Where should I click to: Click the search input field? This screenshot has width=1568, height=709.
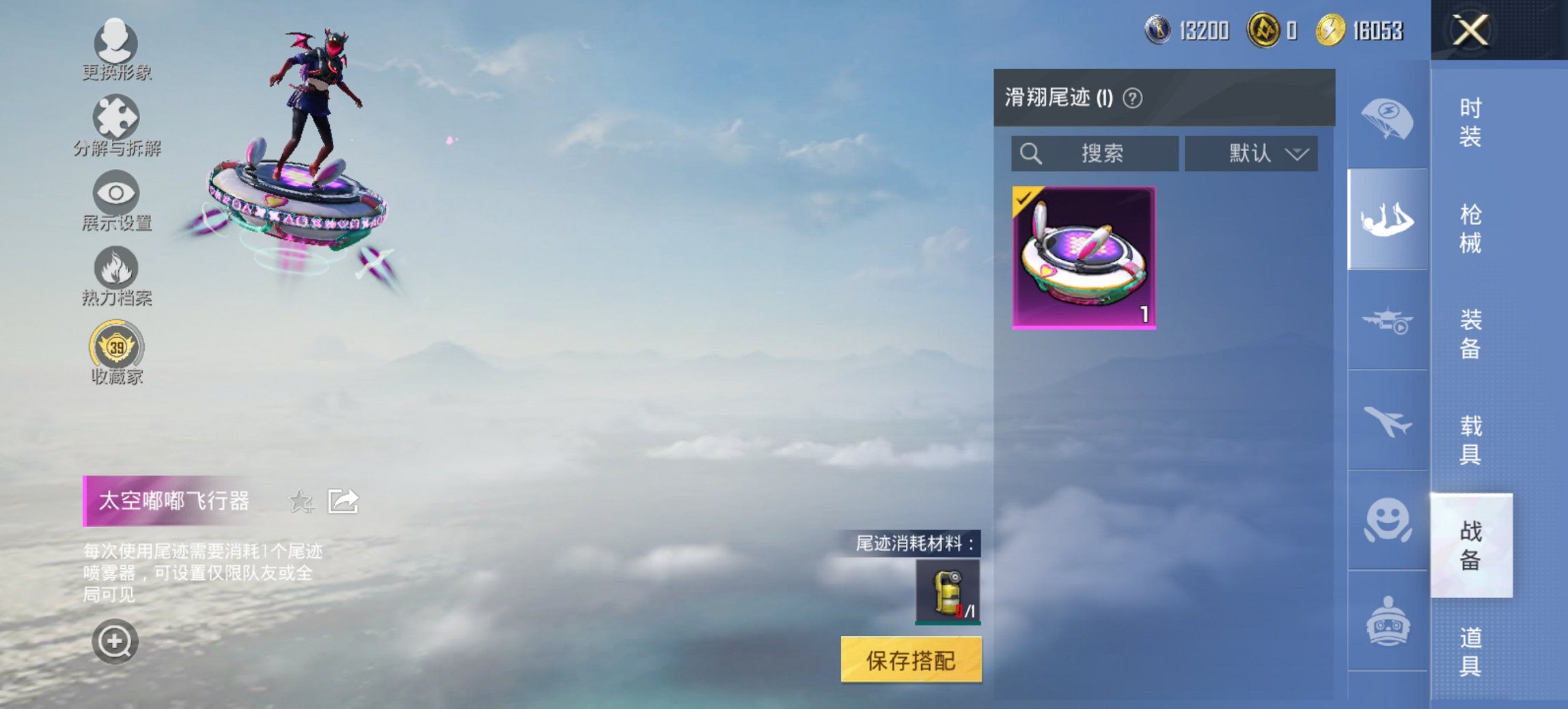coord(1093,153)
